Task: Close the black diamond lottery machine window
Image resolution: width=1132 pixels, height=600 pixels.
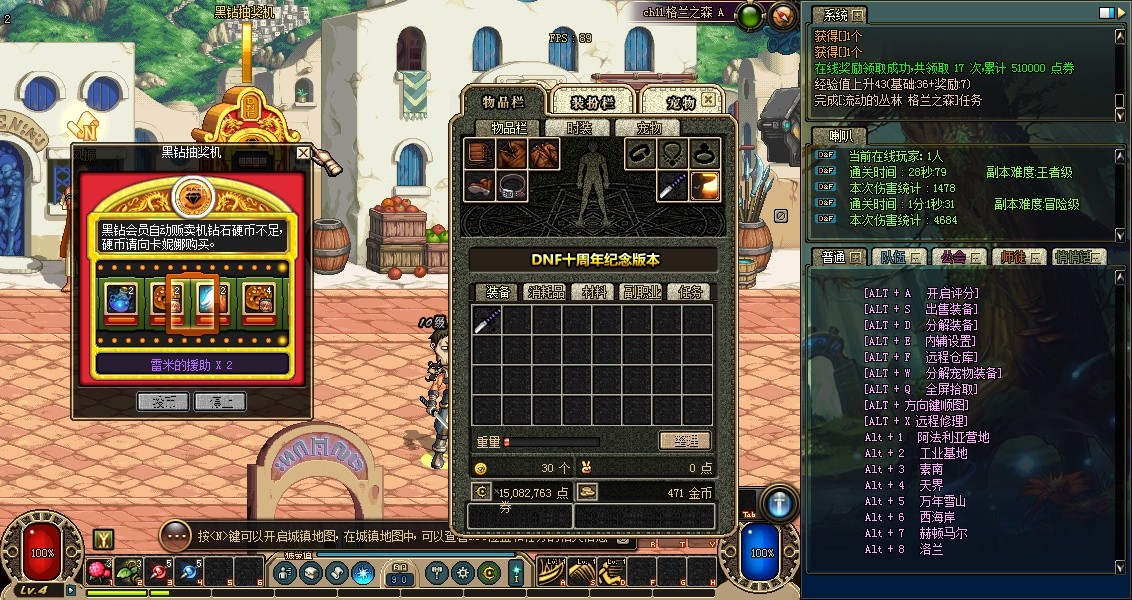Action: point(303,153)
